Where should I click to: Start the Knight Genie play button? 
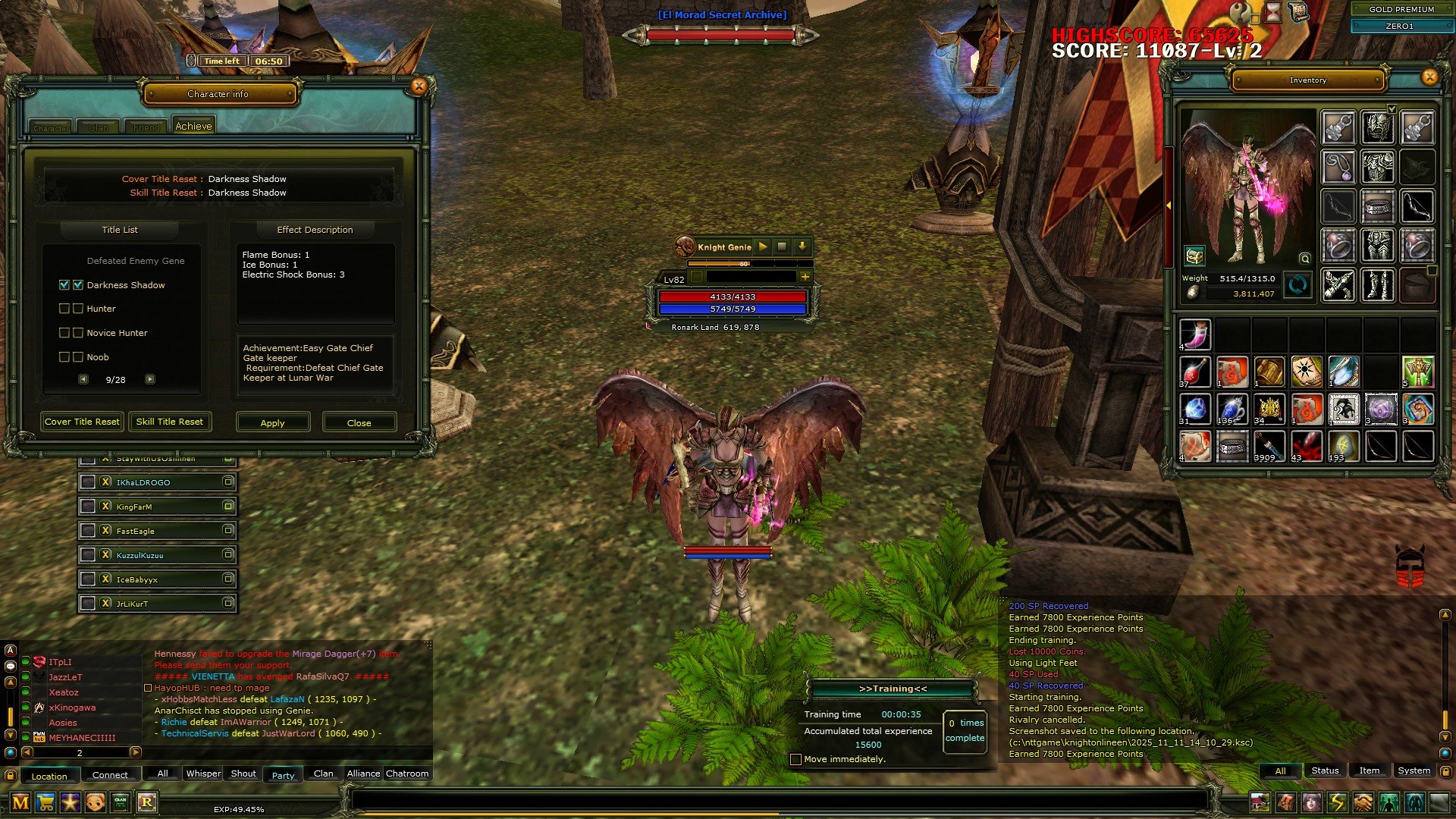click(763, 246)
